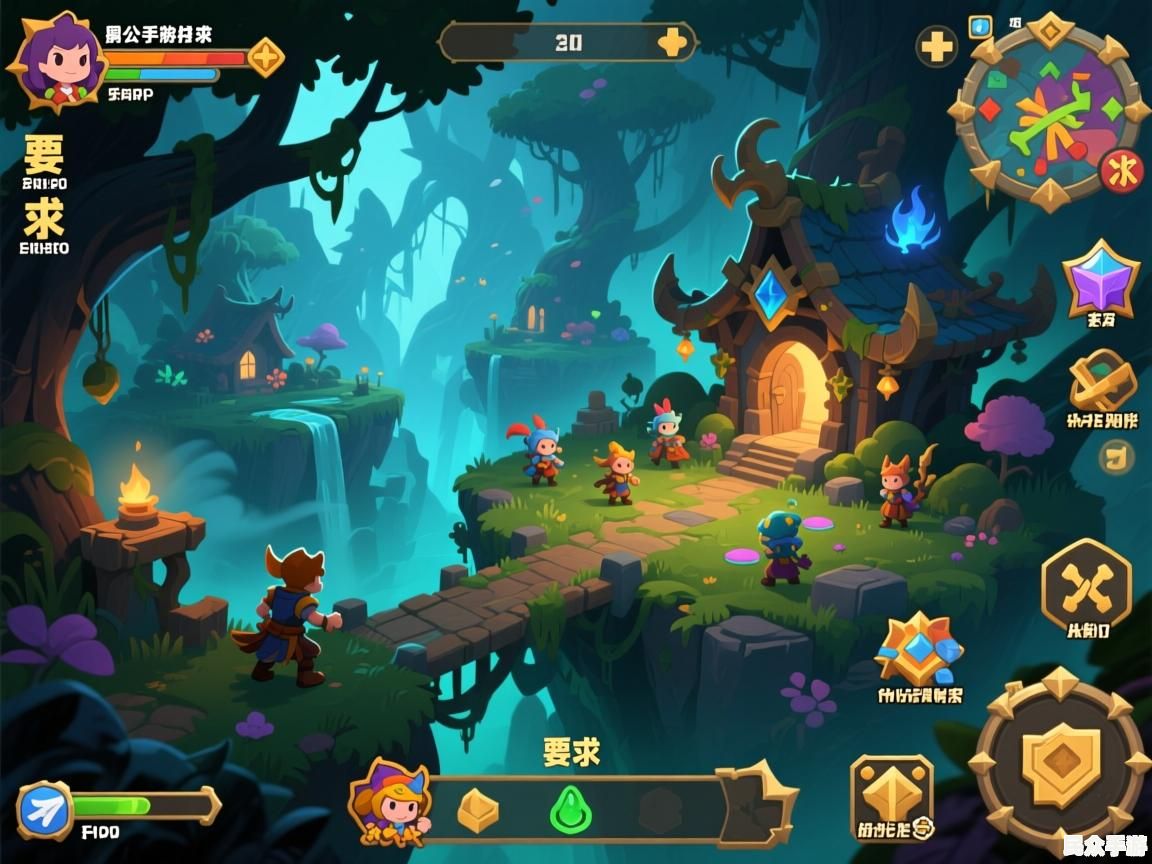Open the circular minimap
The image size is (1152, 864).
click(1048, 112)
